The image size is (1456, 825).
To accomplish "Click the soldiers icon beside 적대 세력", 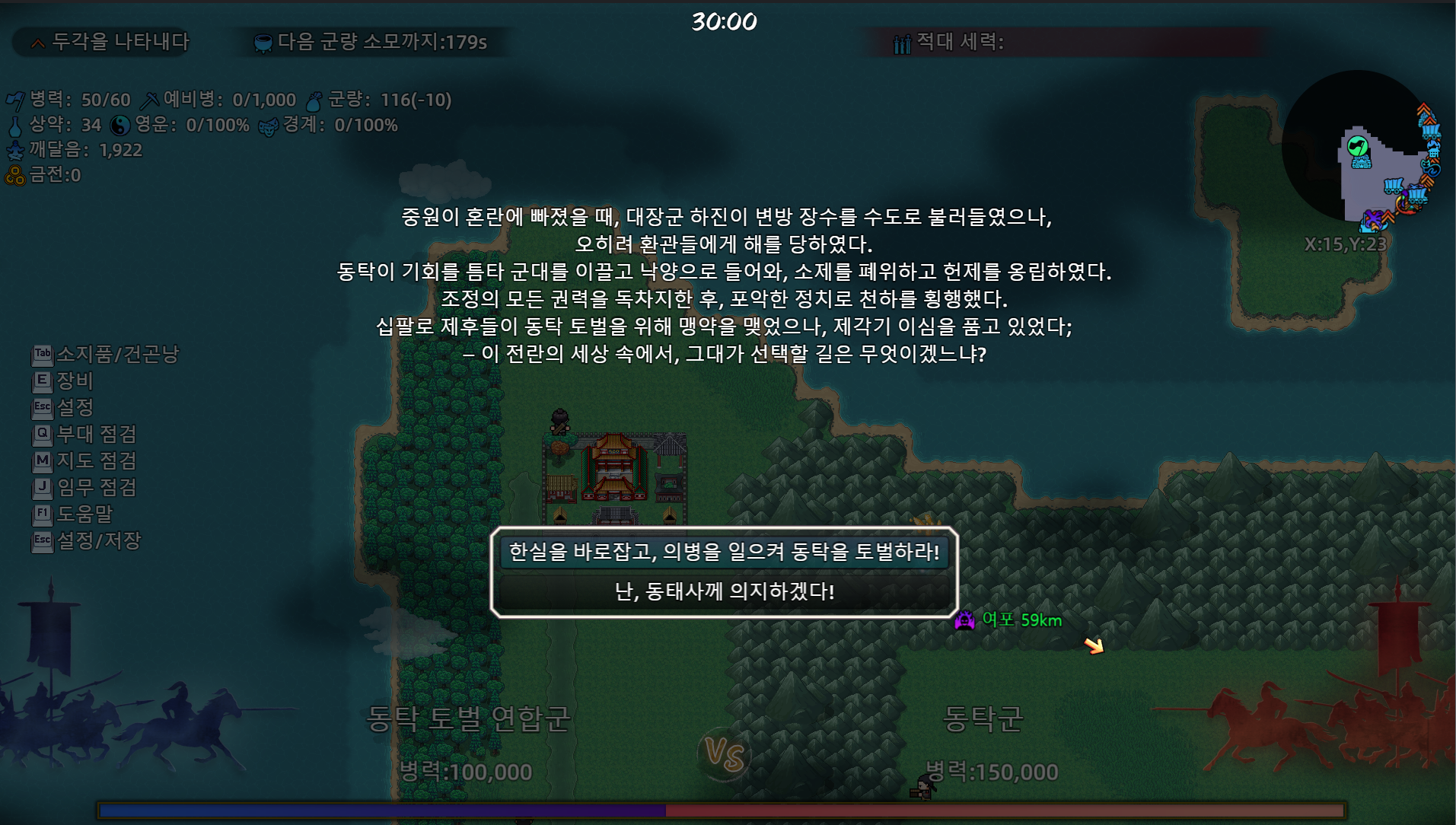I will 903,43.
